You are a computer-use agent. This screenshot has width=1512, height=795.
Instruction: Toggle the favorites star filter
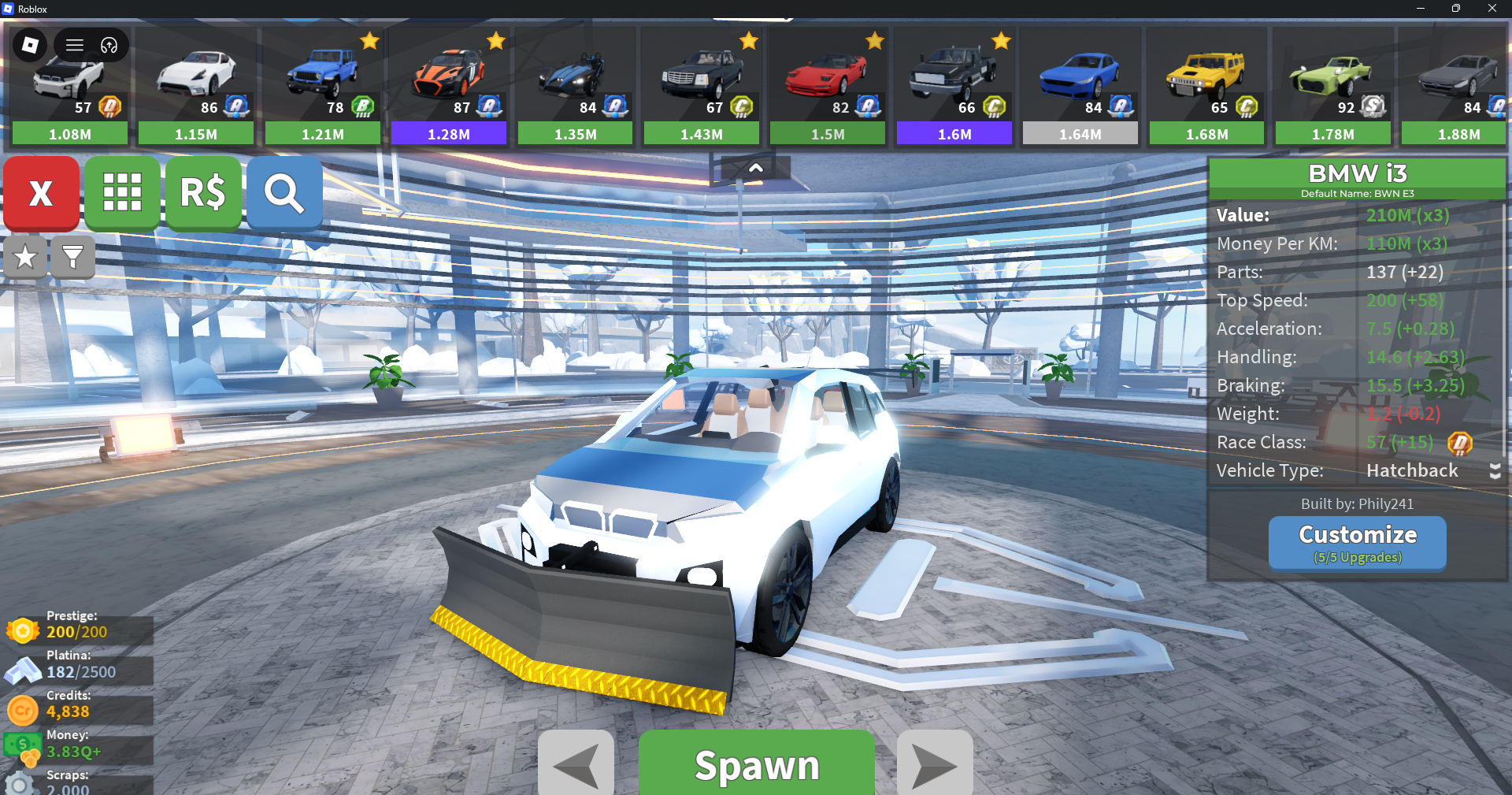[25, 257]
